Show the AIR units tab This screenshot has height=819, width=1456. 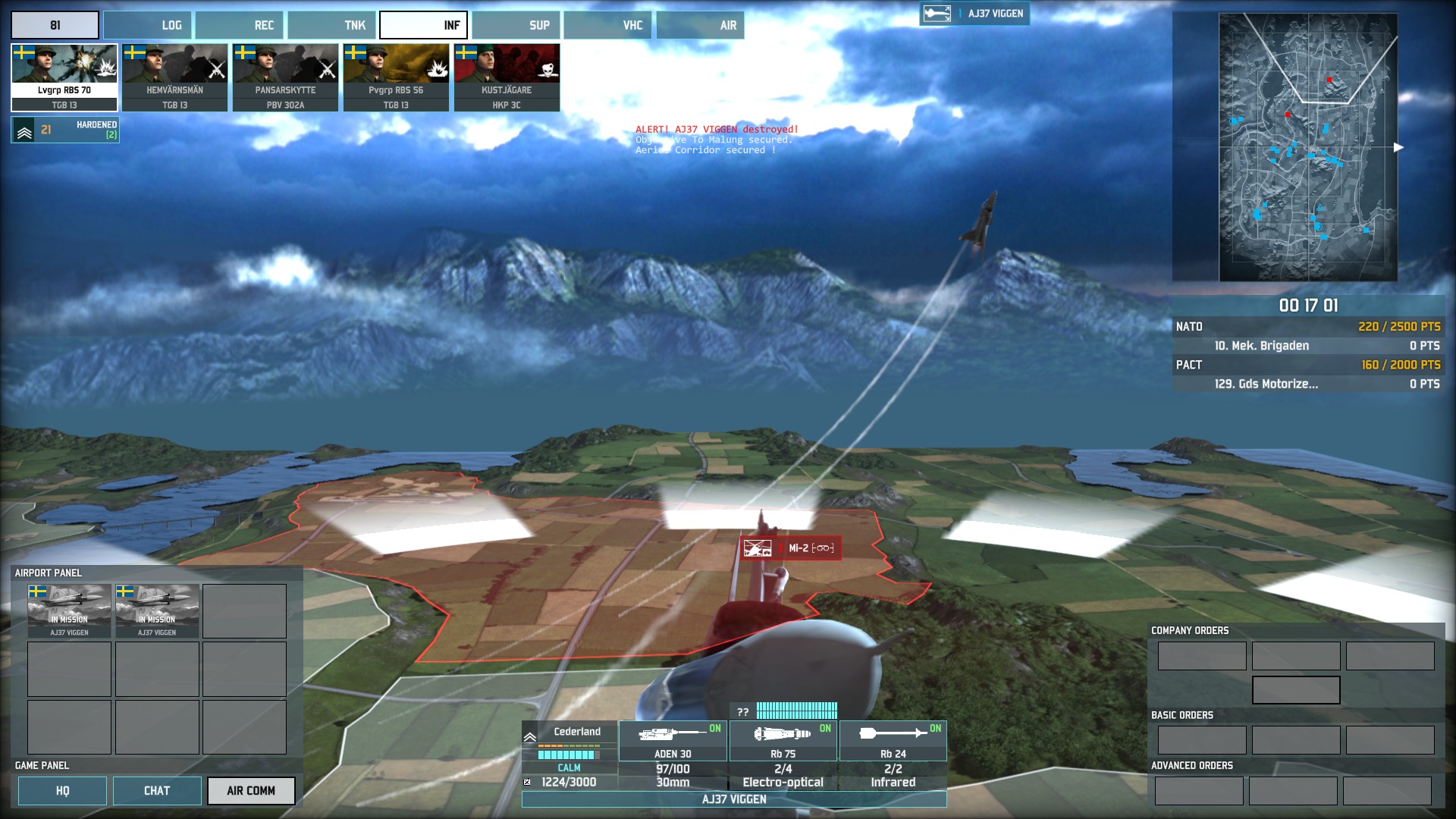(701, 25)
